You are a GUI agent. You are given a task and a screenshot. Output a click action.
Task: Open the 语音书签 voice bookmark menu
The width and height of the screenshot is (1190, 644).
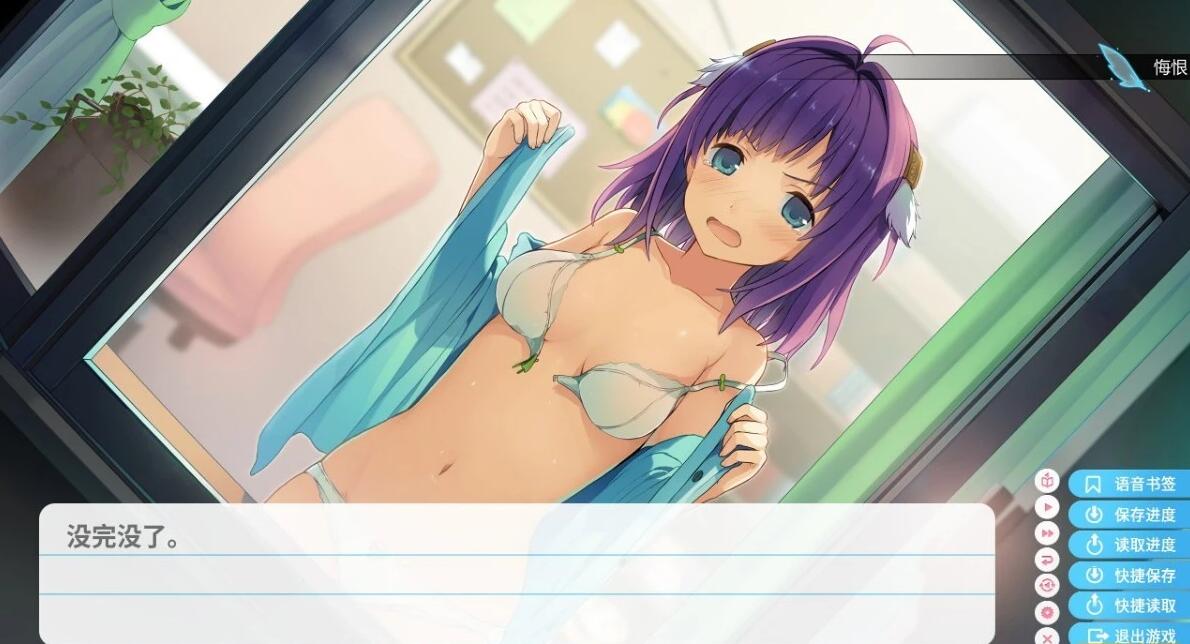(x=1129, y=484)
